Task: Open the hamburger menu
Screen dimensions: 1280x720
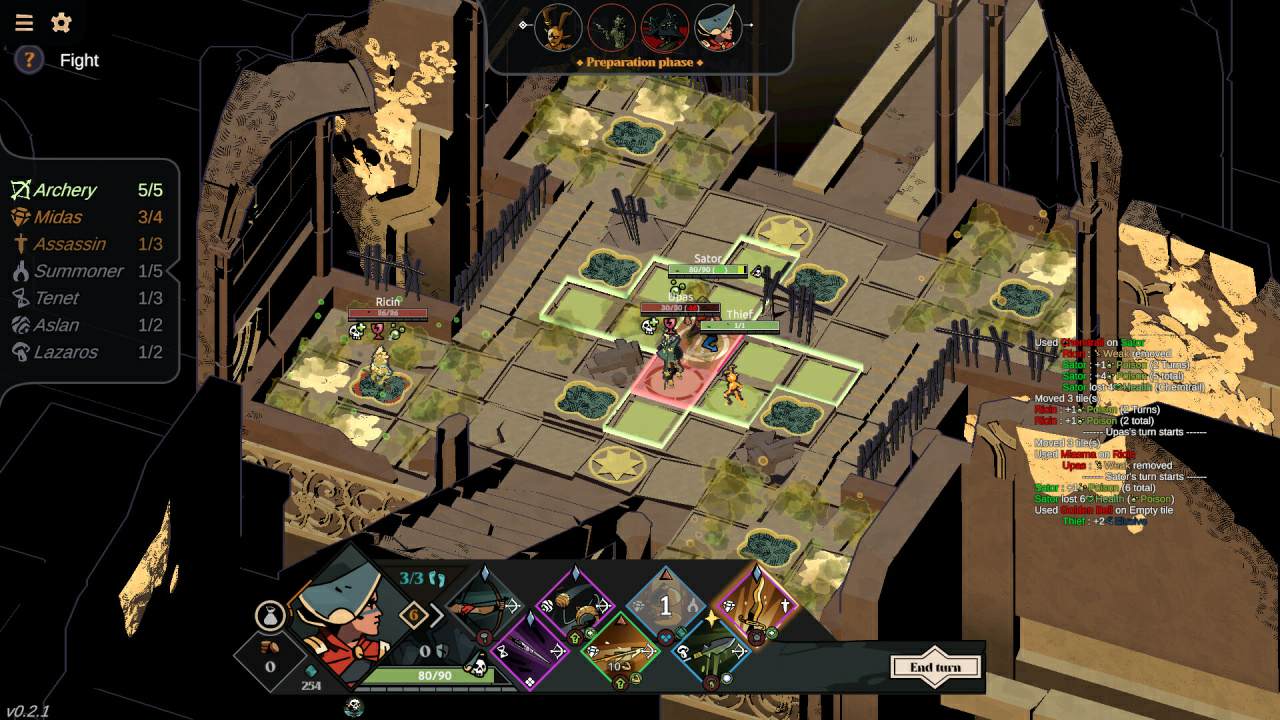Action: tap(23, 23)
